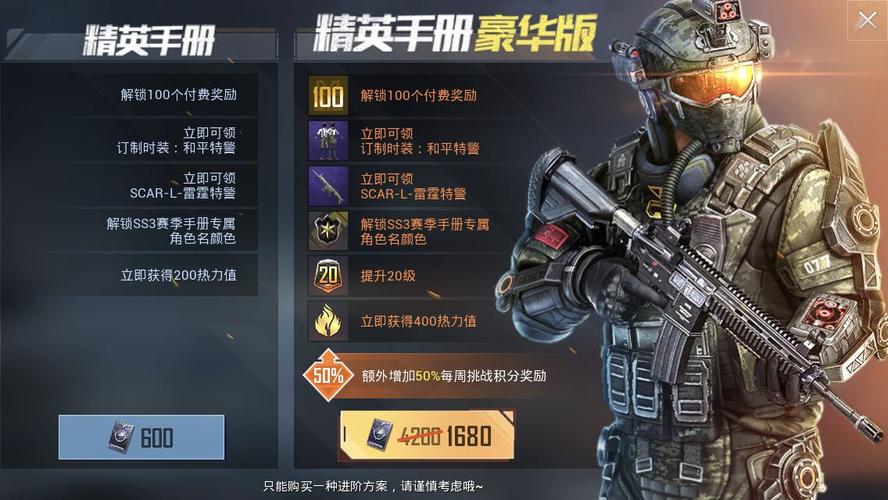Buy the basic 精英手册 for 600
The image size is (888, 500).
point(141,437)
